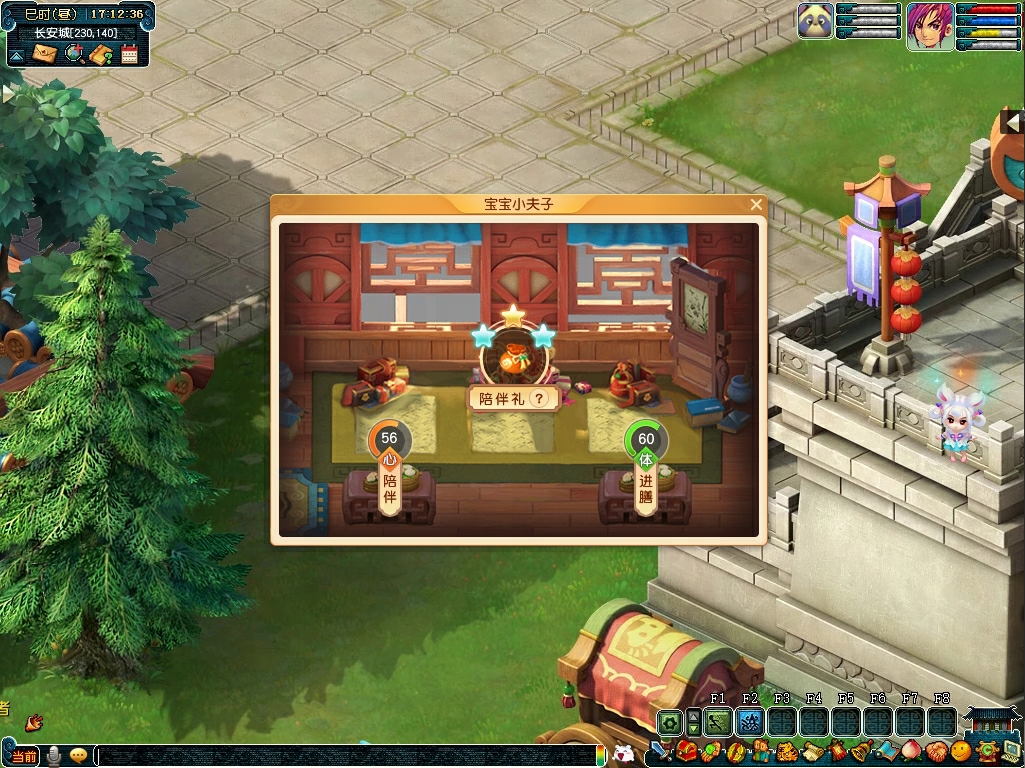
Task: Open the mail envelope icon
Action: point(44,54)
